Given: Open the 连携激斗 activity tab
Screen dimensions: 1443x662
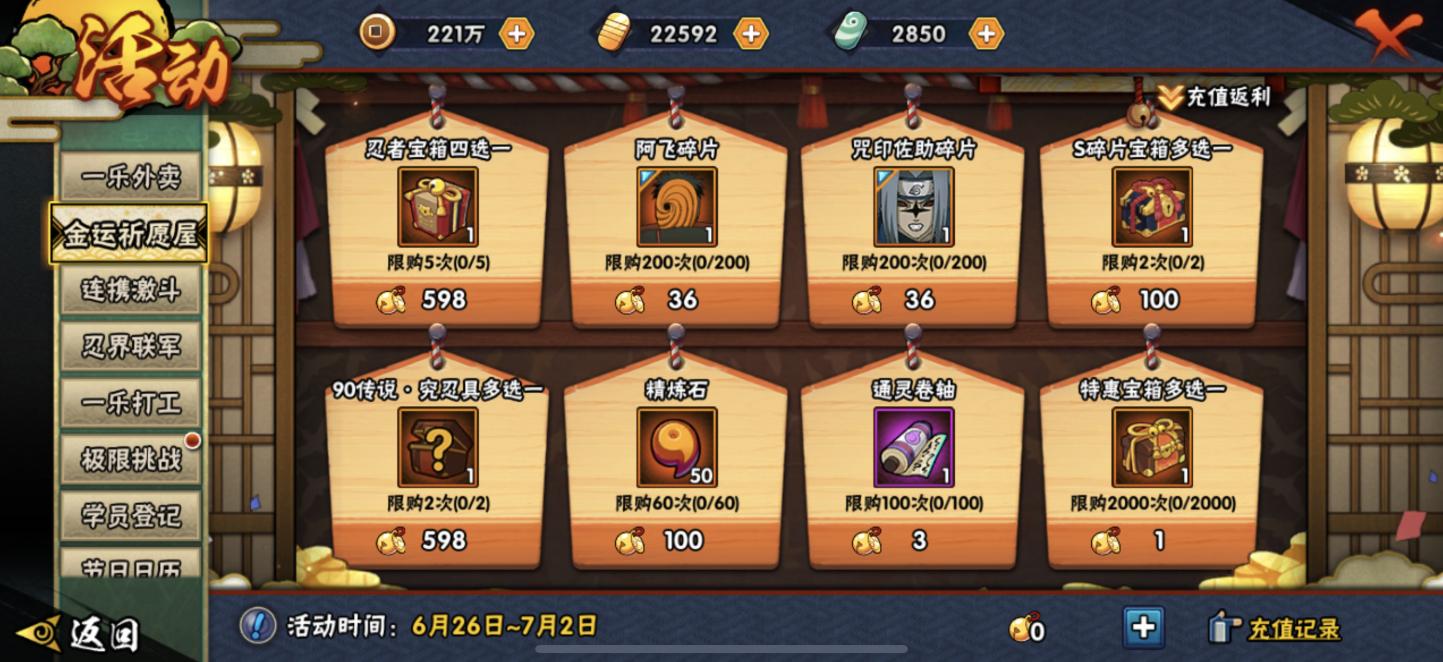Looking at the screenshot, I should pyautogui.click(x=130, y=290).
